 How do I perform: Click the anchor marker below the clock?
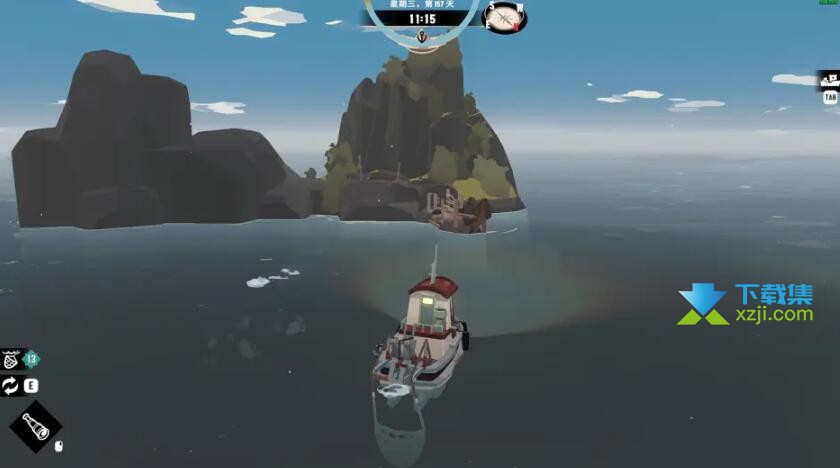pyautogui.click(x=422, y=37)
